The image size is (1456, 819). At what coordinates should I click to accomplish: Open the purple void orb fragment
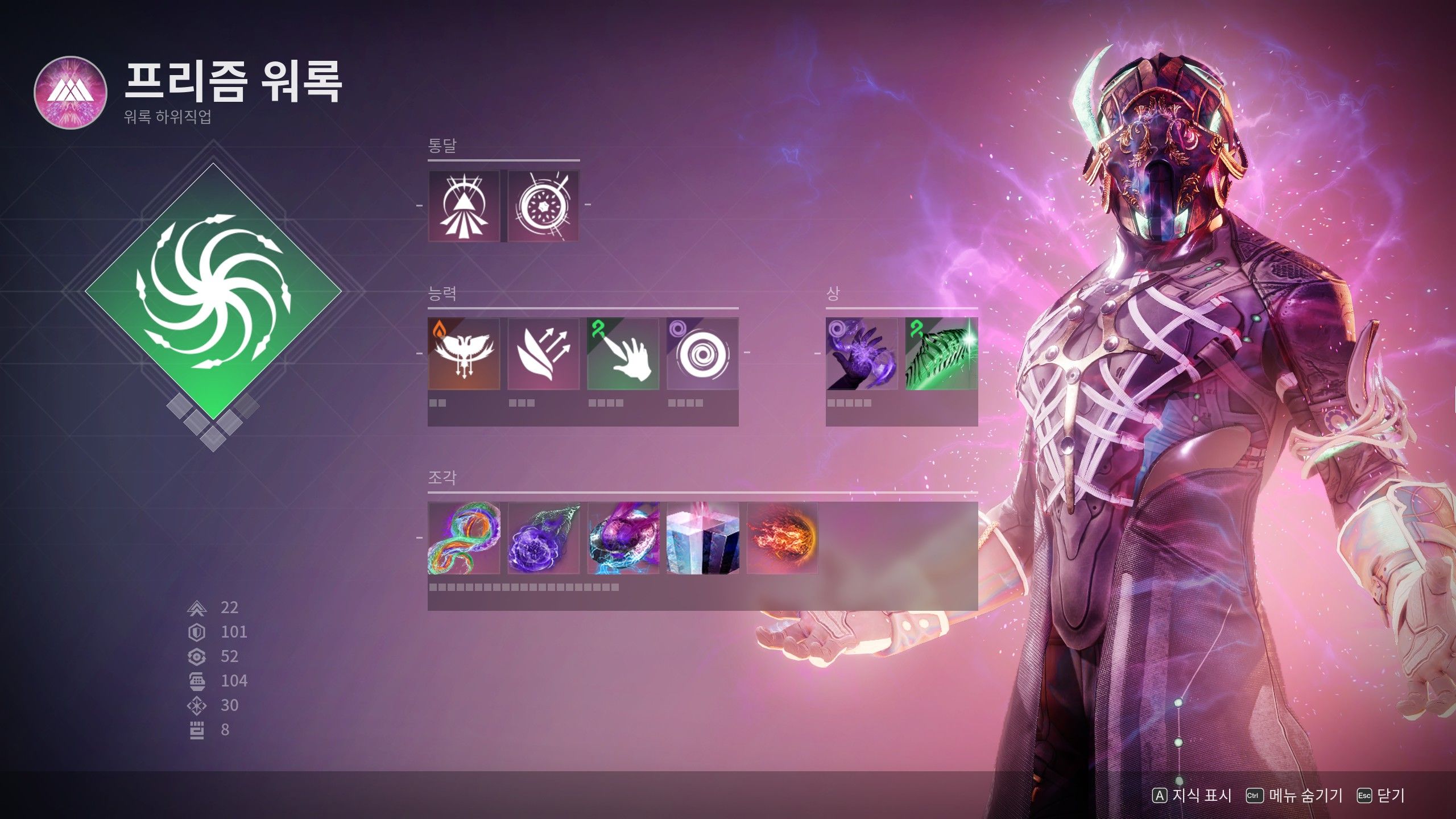coord(543,538)
